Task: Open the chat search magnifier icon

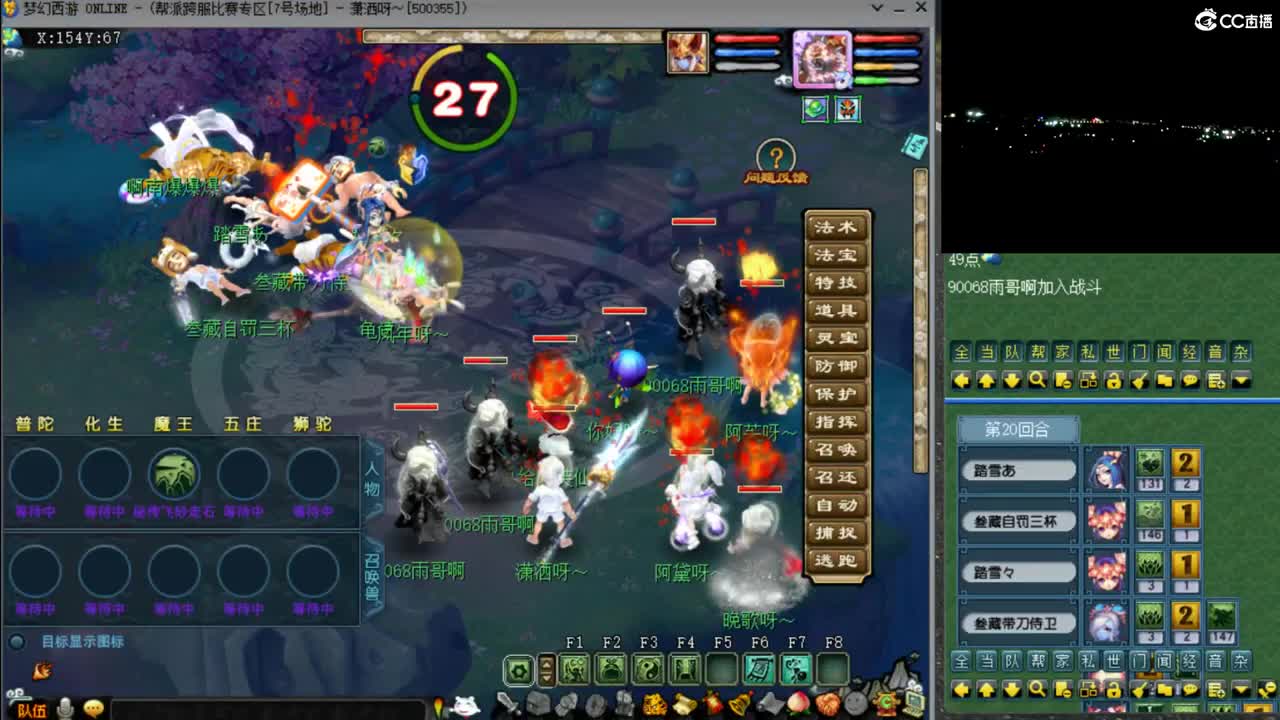Action: click(x=1037, y=380)
